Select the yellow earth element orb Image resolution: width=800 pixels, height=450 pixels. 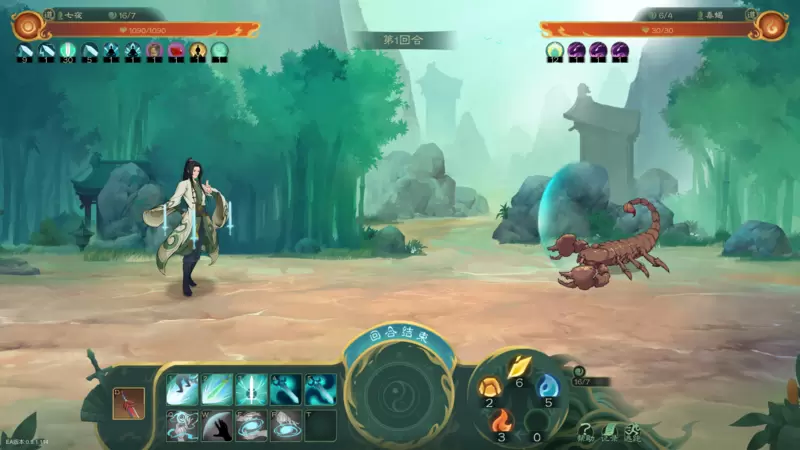(490, 387)
